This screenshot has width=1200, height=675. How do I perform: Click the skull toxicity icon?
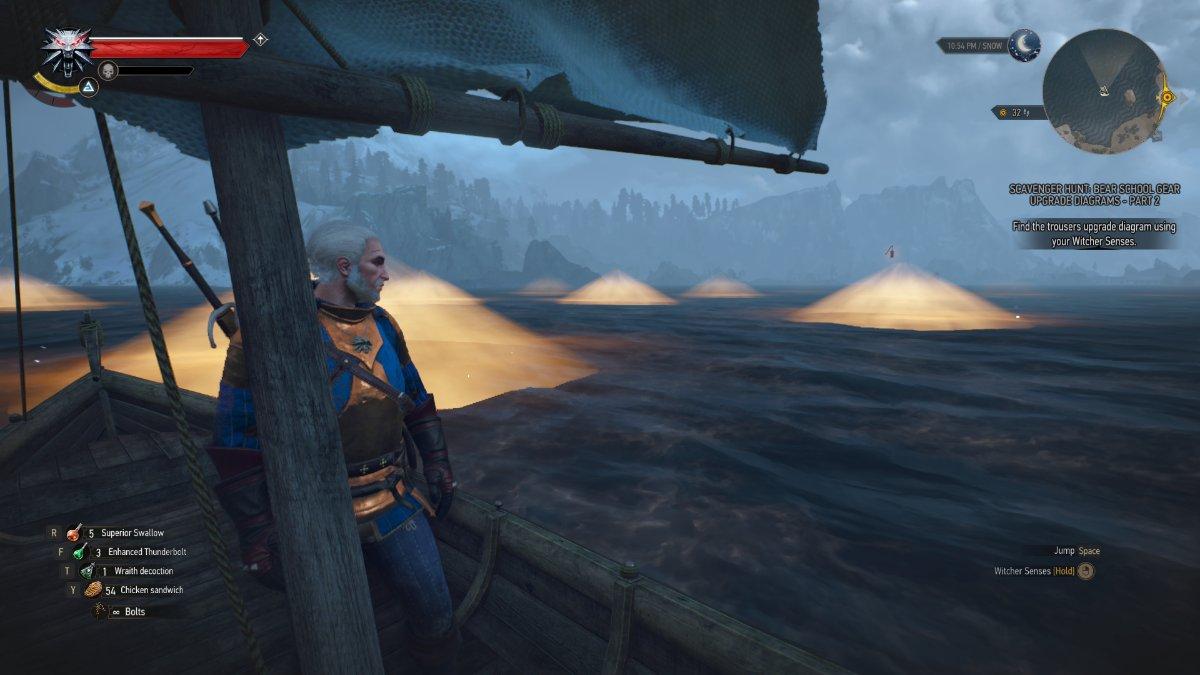coord(108,70)
